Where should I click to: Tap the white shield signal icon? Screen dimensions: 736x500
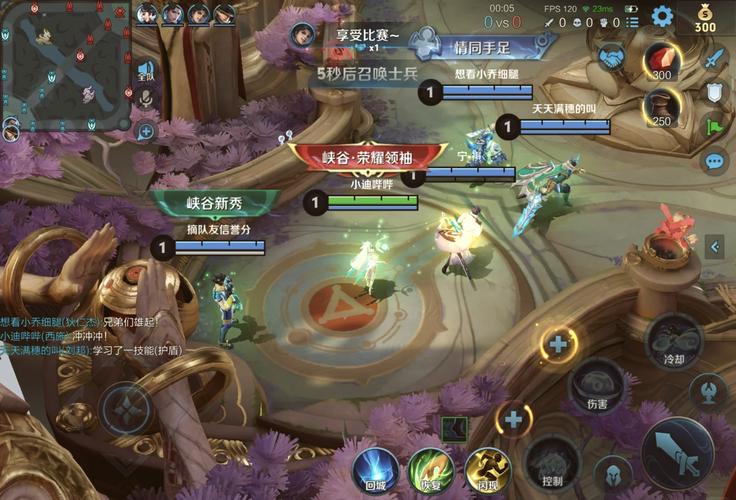pos(713,93)
